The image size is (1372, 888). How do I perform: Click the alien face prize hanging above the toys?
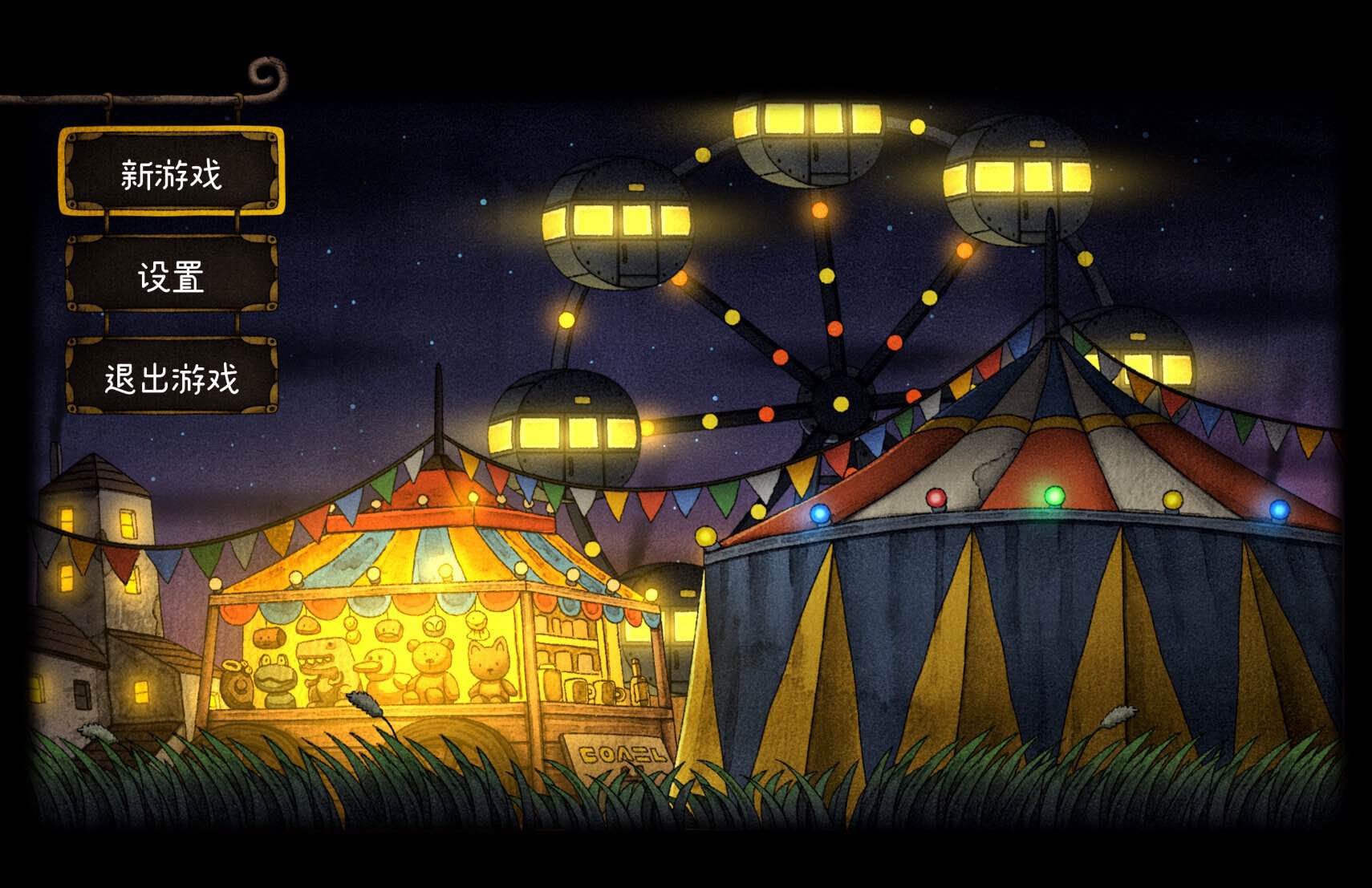[433, 627]
